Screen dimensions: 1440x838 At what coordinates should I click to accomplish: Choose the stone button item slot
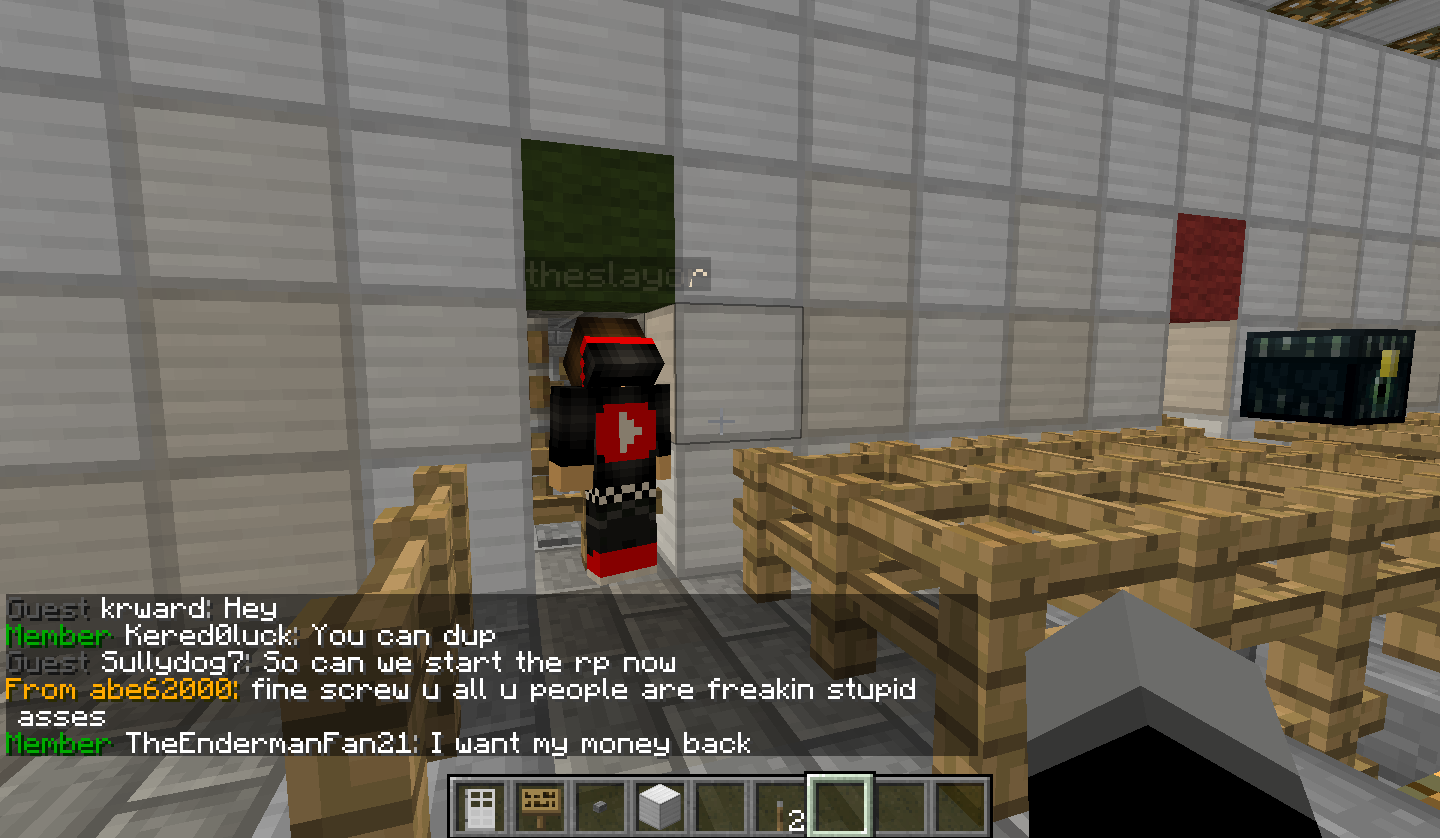click(601, 806)
